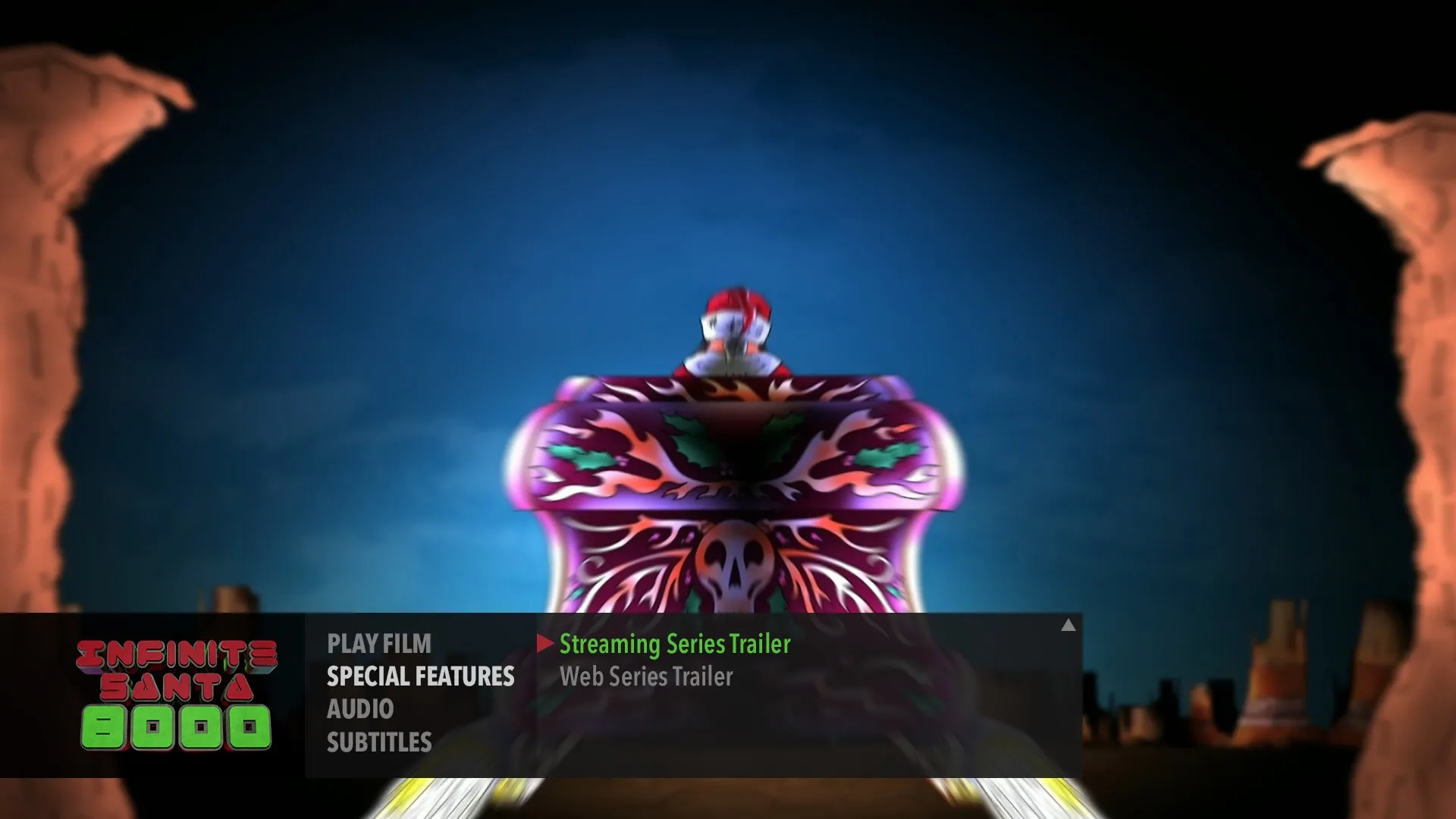Play the Streaming Series Trailer
This screenshot has height=819, width=1456.
pos(674,644)
